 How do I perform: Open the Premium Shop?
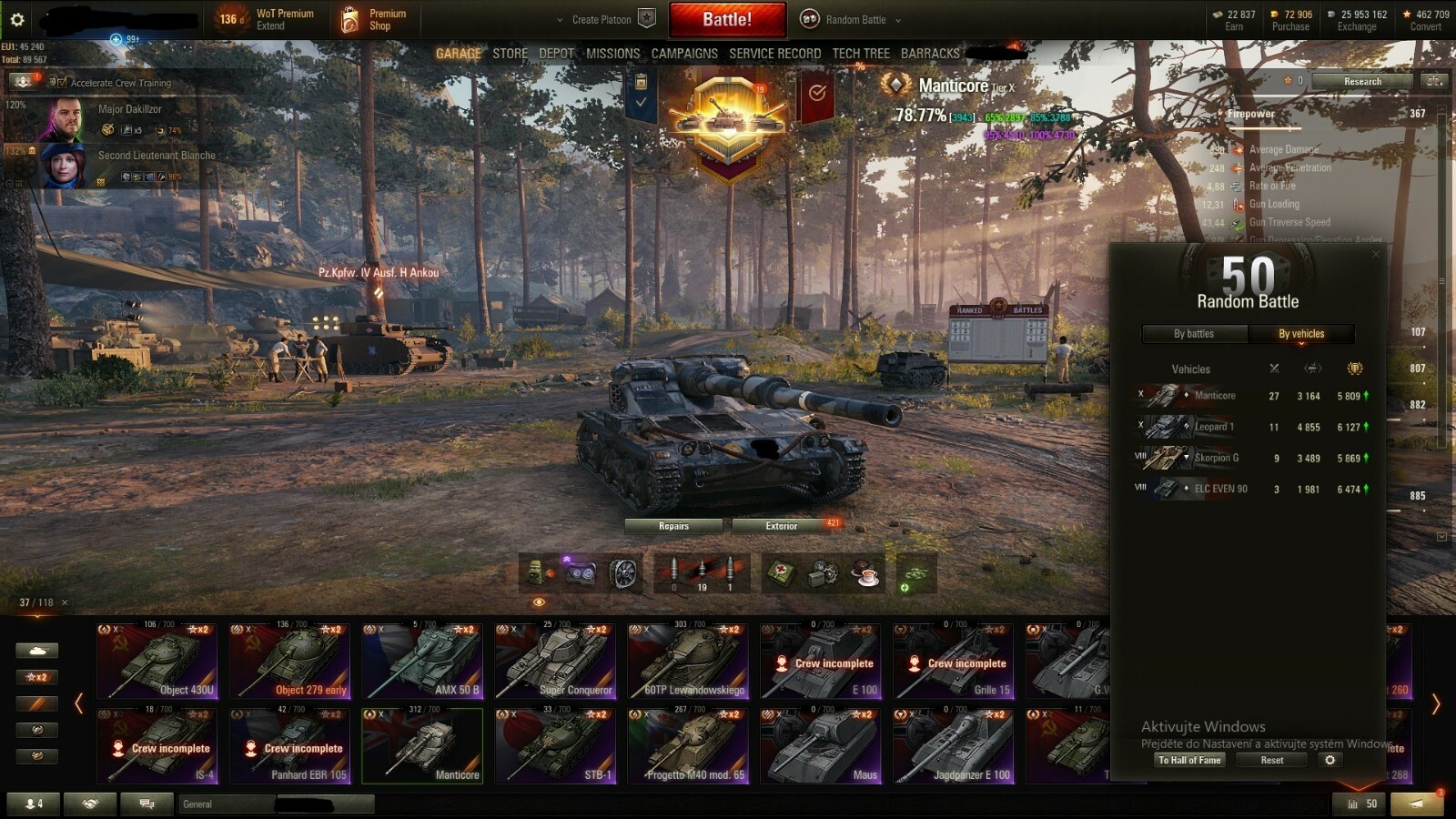[375, 19]
